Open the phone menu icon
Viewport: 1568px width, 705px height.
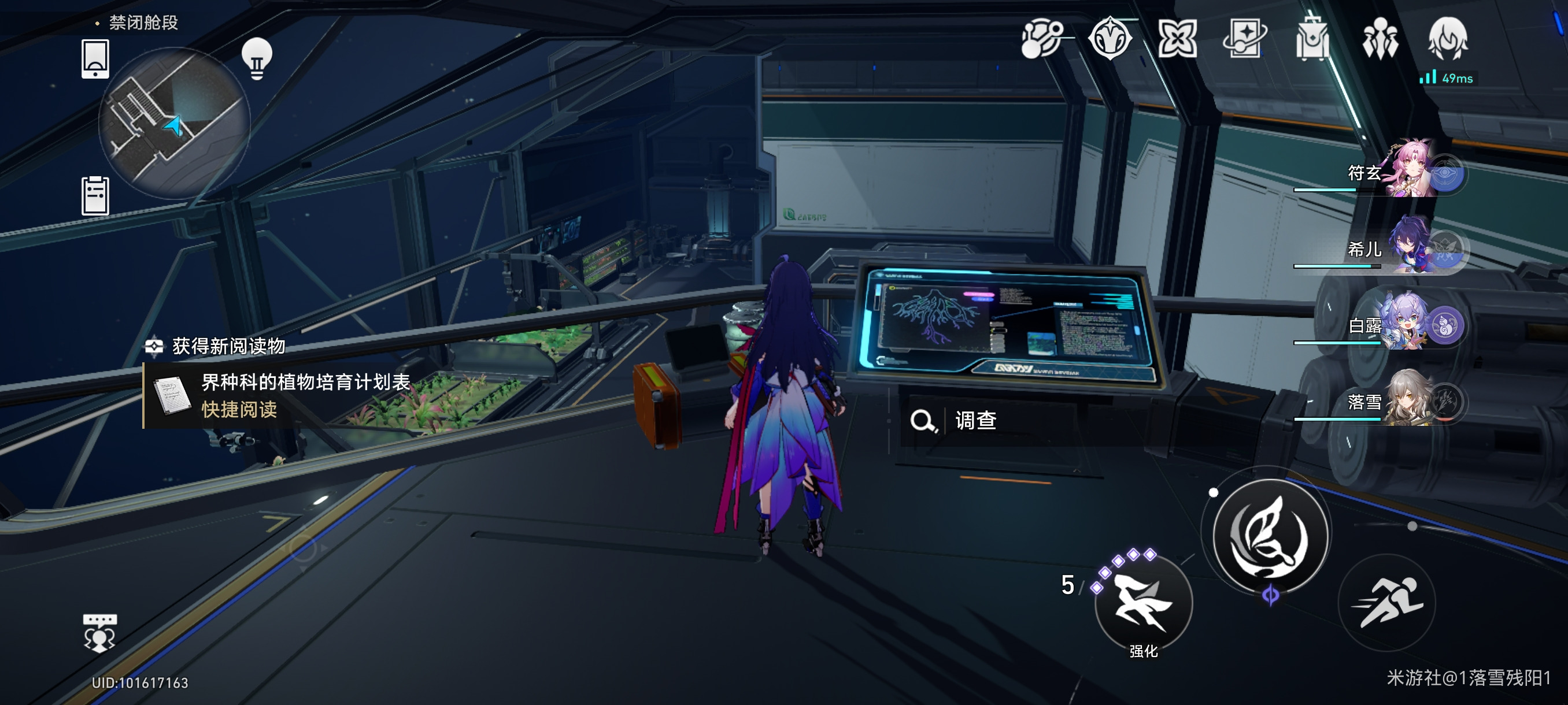95,59
